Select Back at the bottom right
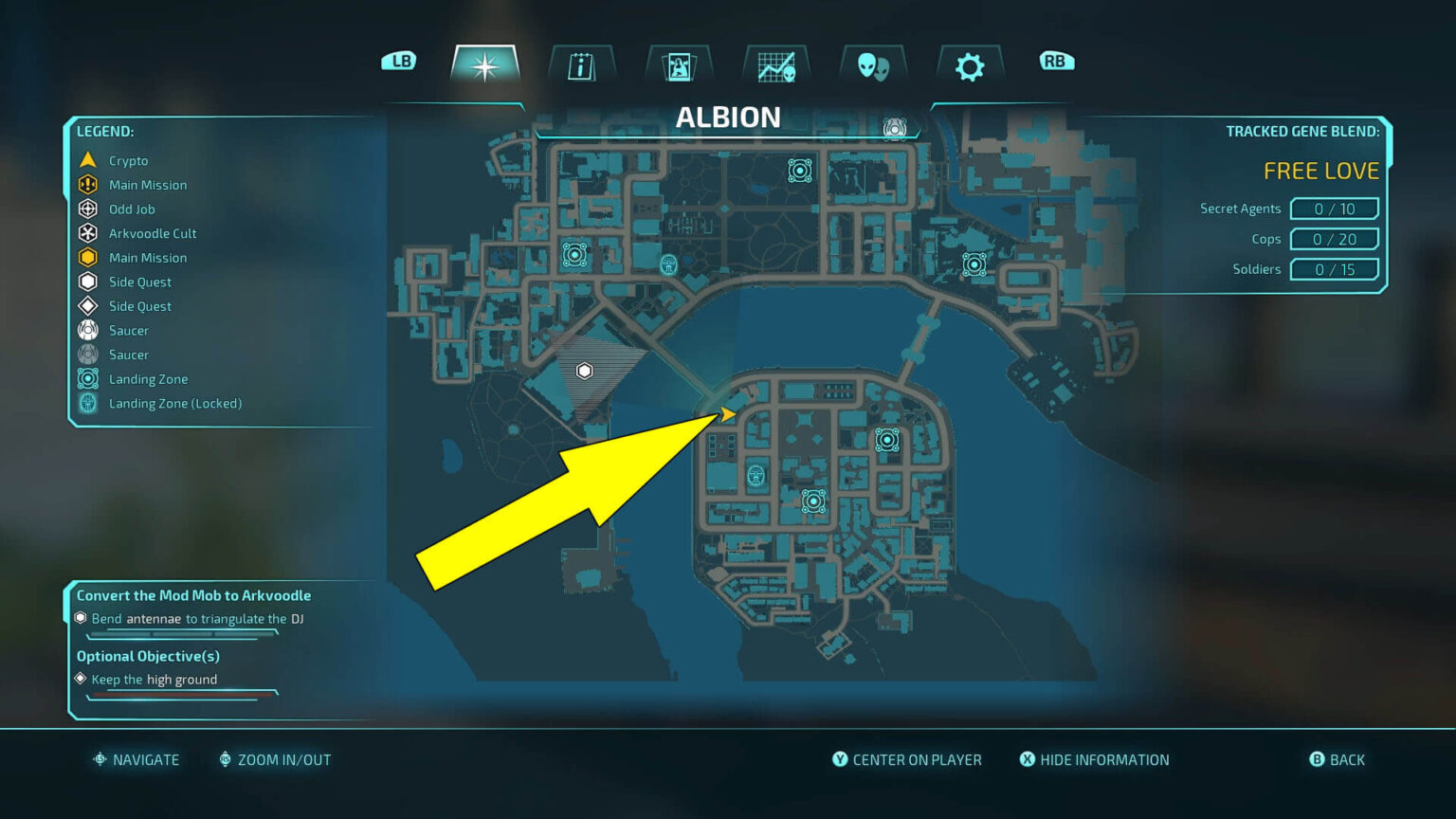 coord(1338,759)
